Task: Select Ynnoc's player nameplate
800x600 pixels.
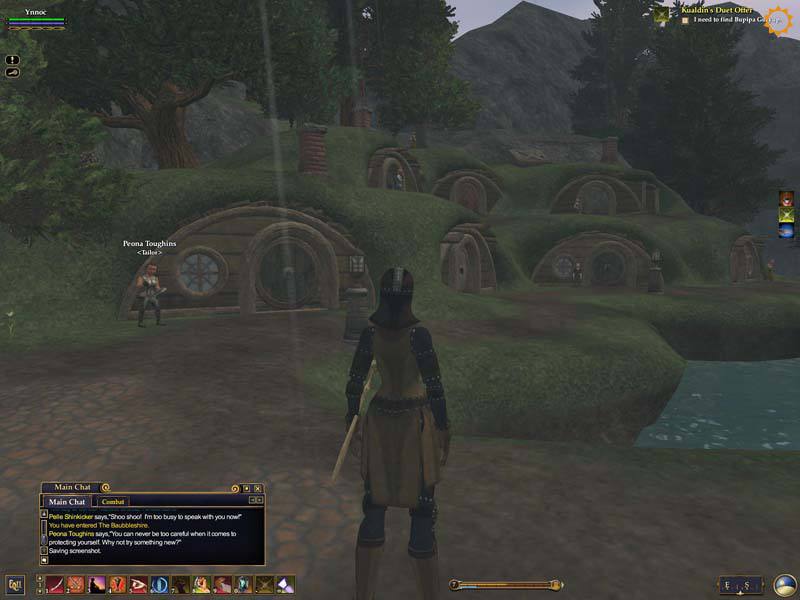Action: (x=37, y=12)
